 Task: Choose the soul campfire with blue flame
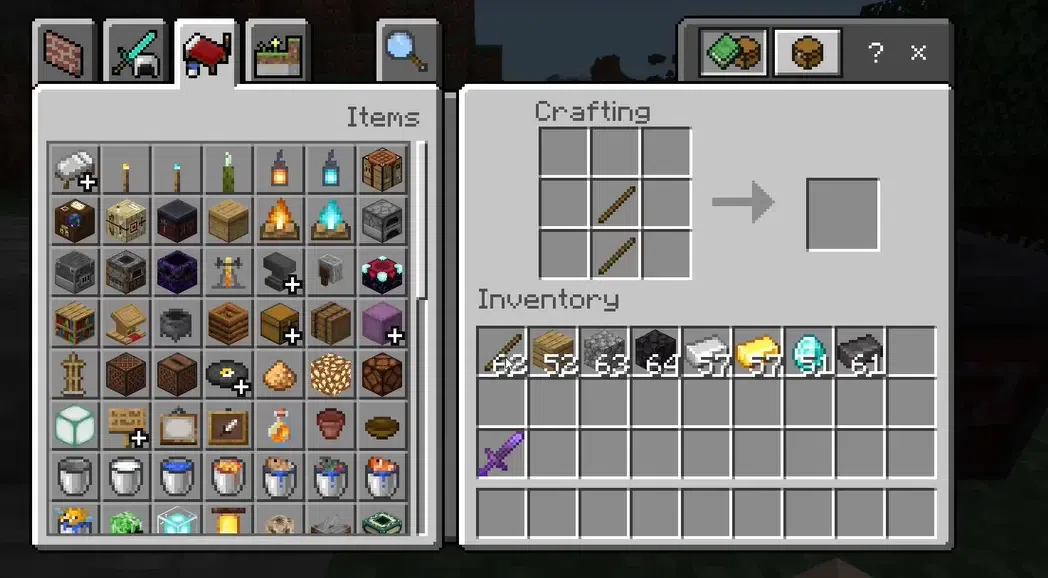(331, 220)
